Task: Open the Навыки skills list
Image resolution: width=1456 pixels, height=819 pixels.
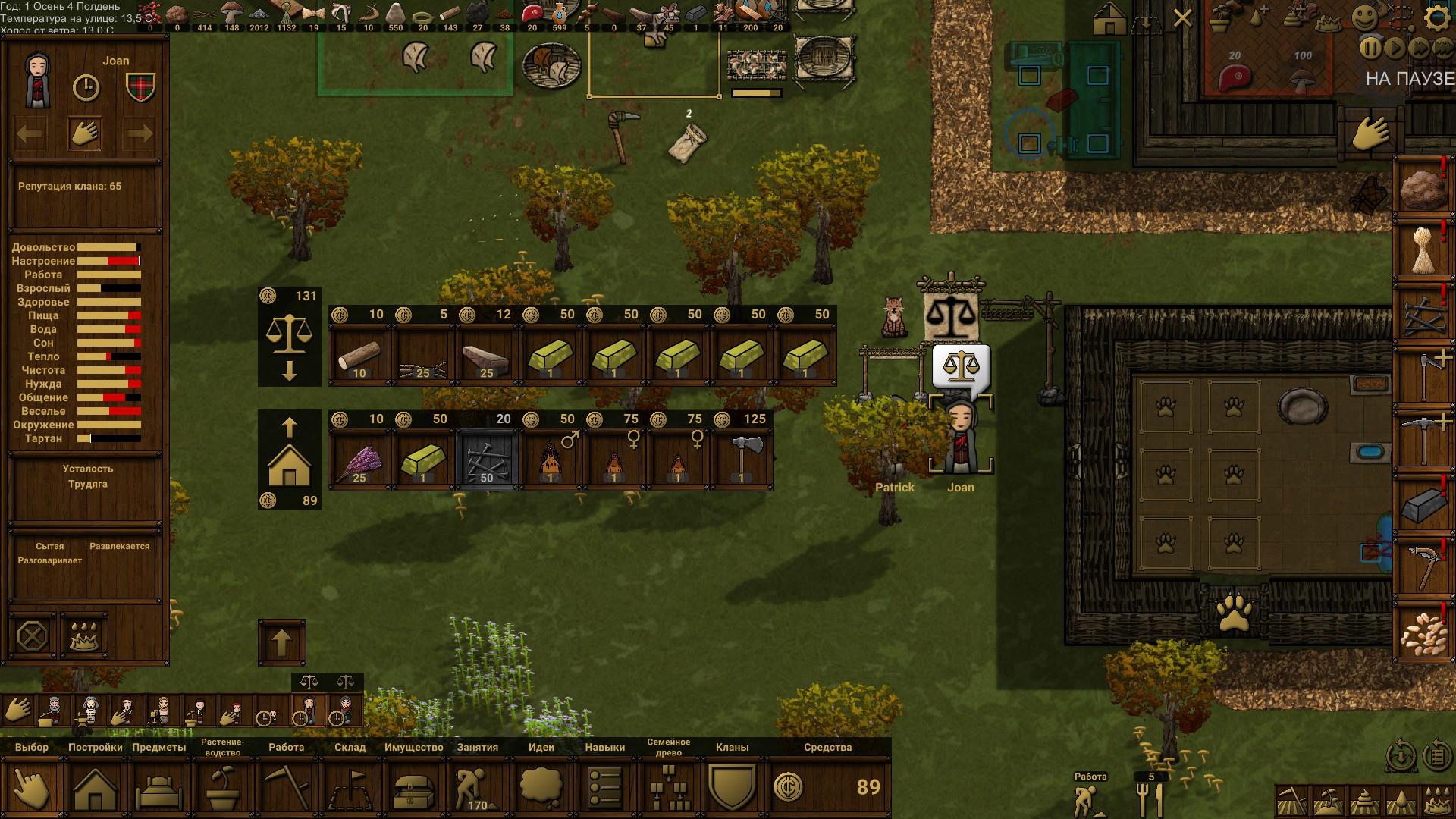Action: pyautogui.click(x=605, y=789)
